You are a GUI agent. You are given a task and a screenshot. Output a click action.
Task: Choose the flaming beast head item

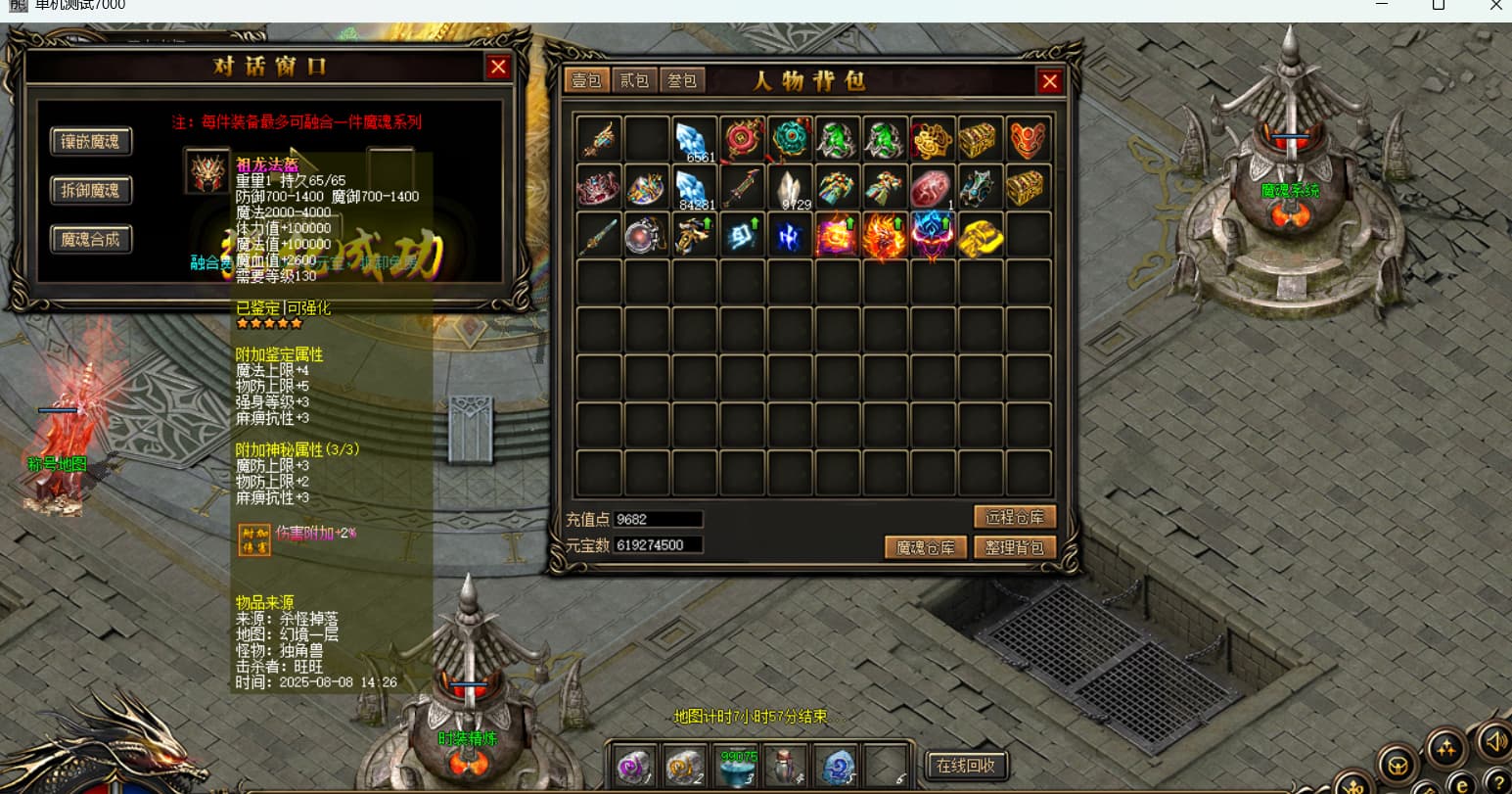[x=886, y=236]
